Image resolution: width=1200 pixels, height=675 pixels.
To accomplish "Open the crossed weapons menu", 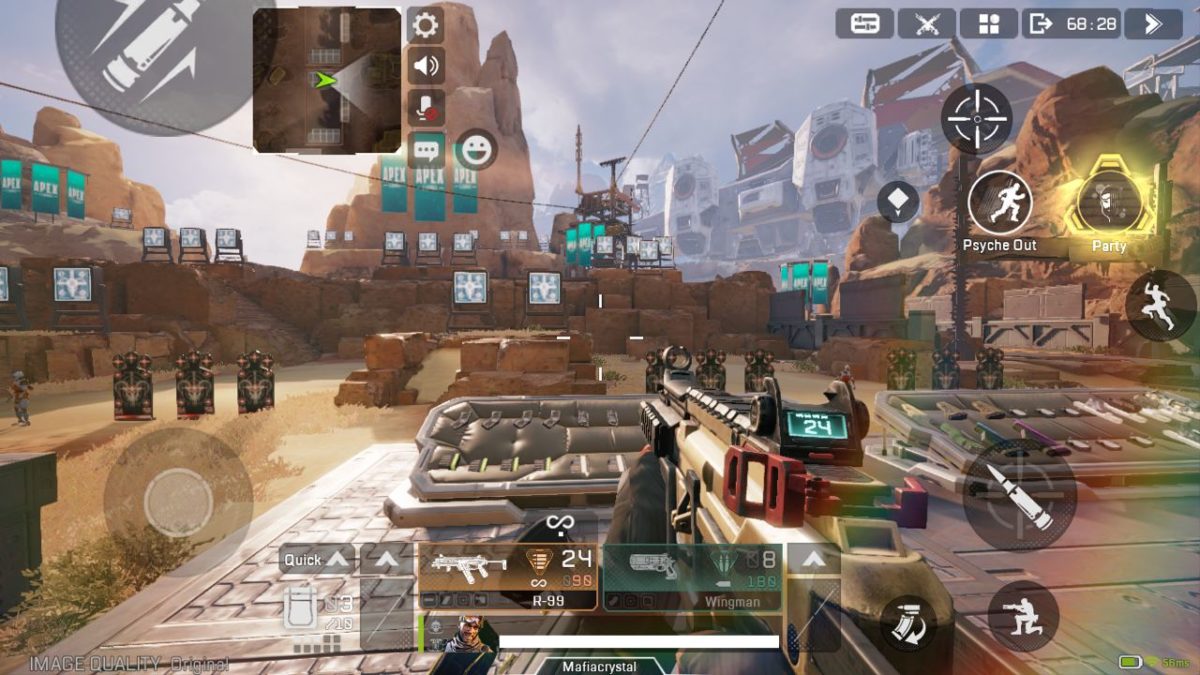I will [x=926, y=24].
